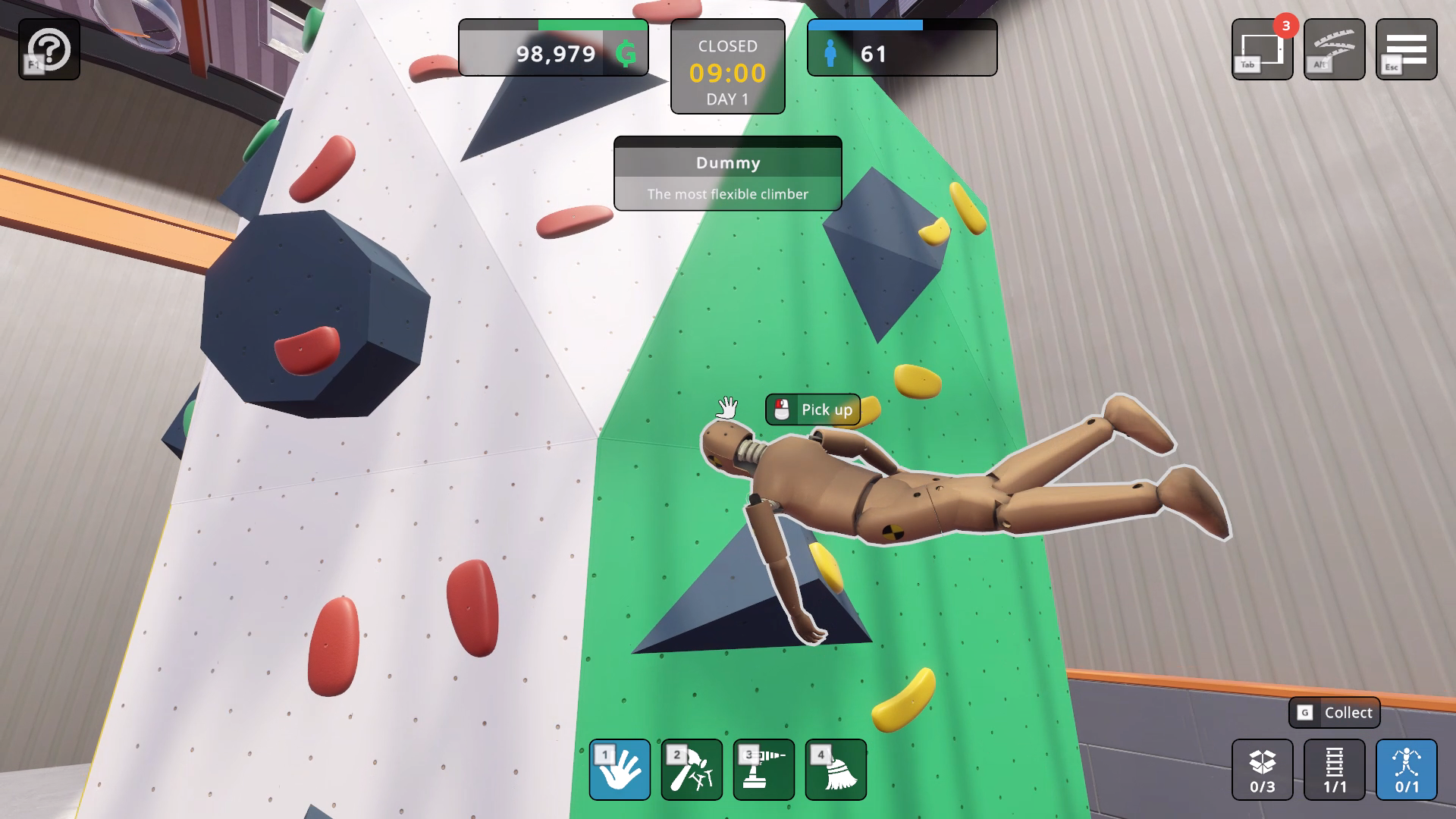Viewport: 1456px width, 819px height.
Task: Equip the broom cleaning tool in slot 4
Action: [836, 770]
